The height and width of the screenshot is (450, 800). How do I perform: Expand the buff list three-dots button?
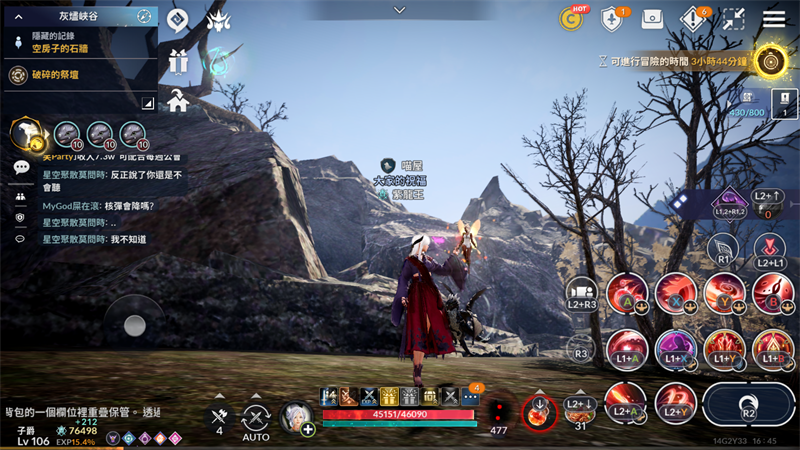pyautogui.click(x=470, y=397)
